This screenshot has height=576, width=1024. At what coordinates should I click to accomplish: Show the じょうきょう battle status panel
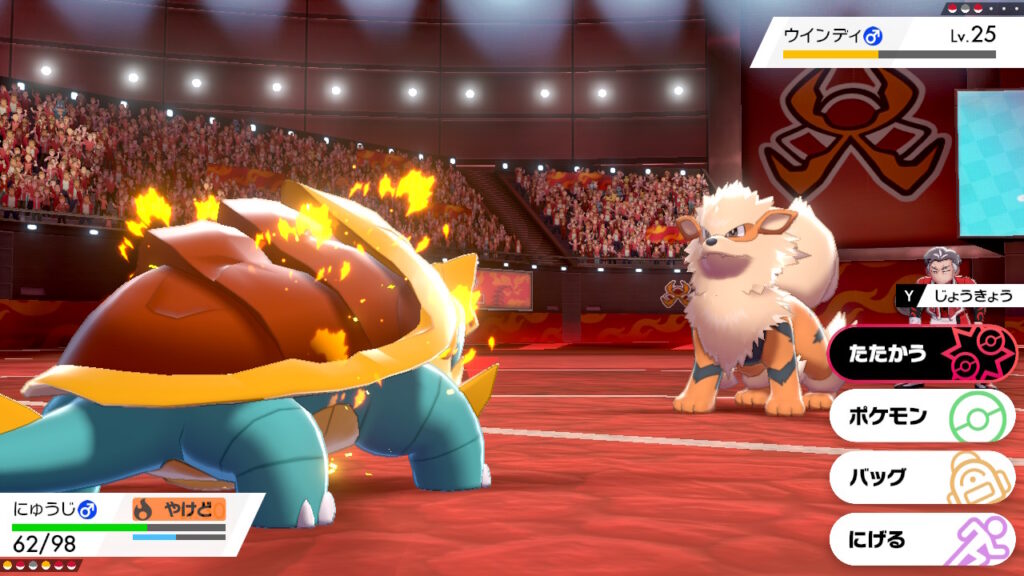coord(956,295)
